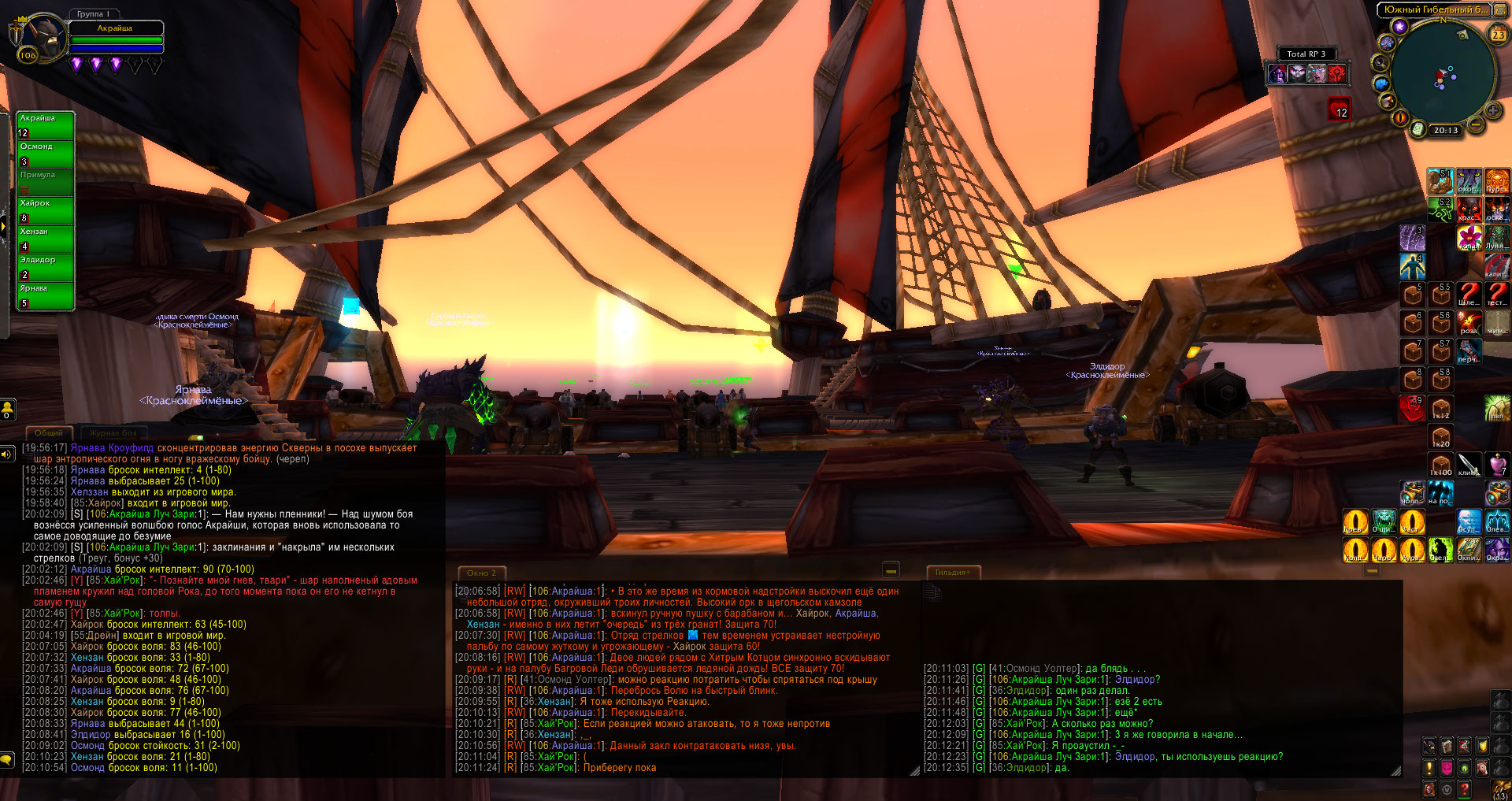Use the pink potion with 7 charges
Viewport: 1512px width, 801px height.
[1497, 465]
